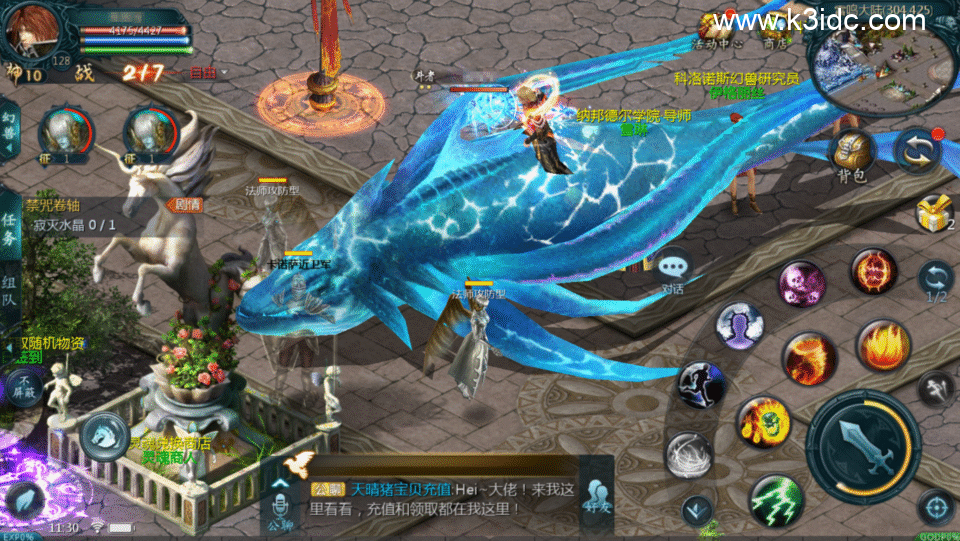Trigger the running figure dash skill
960x541 pixels.
[699, 386]
